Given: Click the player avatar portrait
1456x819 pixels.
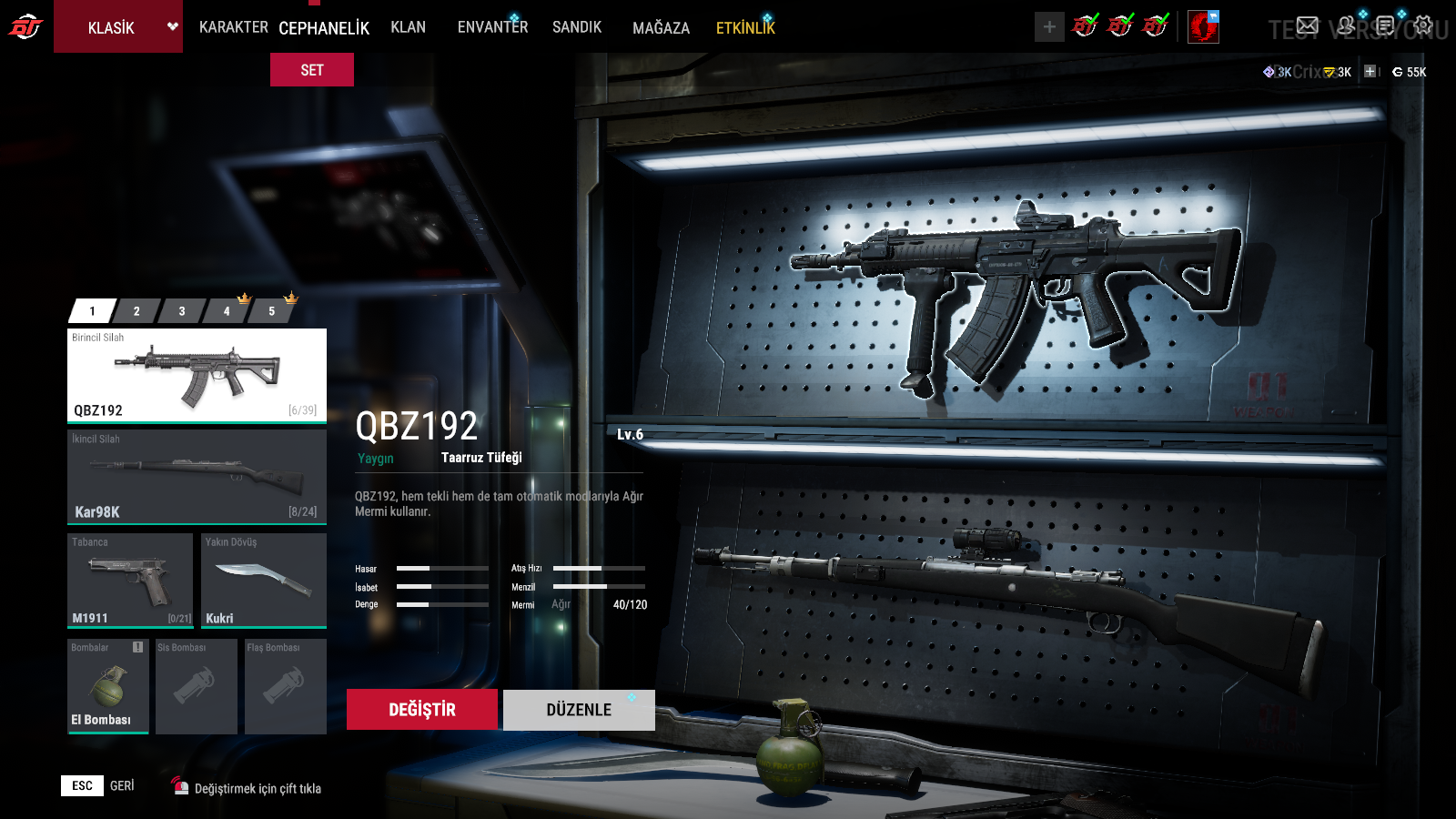Looking at the screenshot, I should 1203,27.
